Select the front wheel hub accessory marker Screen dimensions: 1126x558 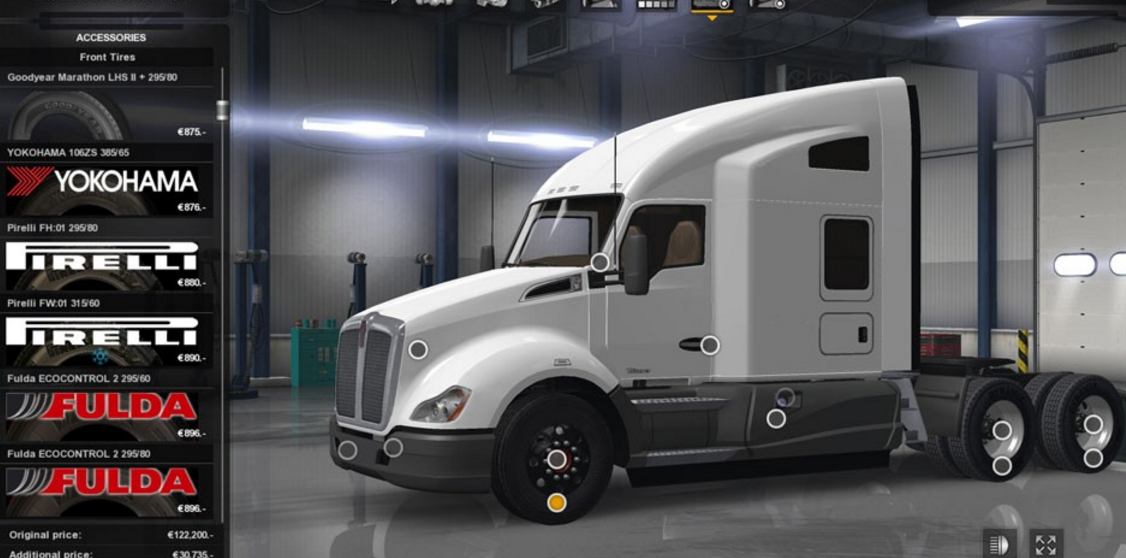click(557, 459)
